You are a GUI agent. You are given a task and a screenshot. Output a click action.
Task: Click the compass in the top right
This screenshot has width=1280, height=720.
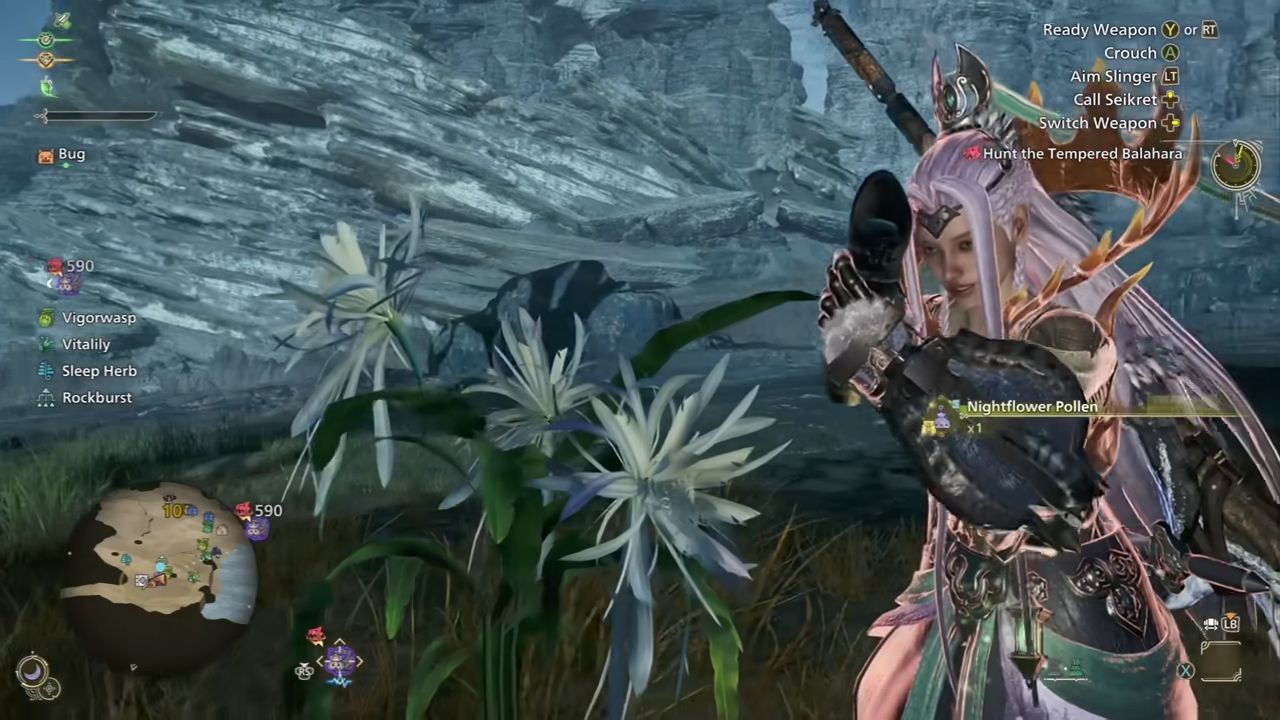coord(1236,166)
